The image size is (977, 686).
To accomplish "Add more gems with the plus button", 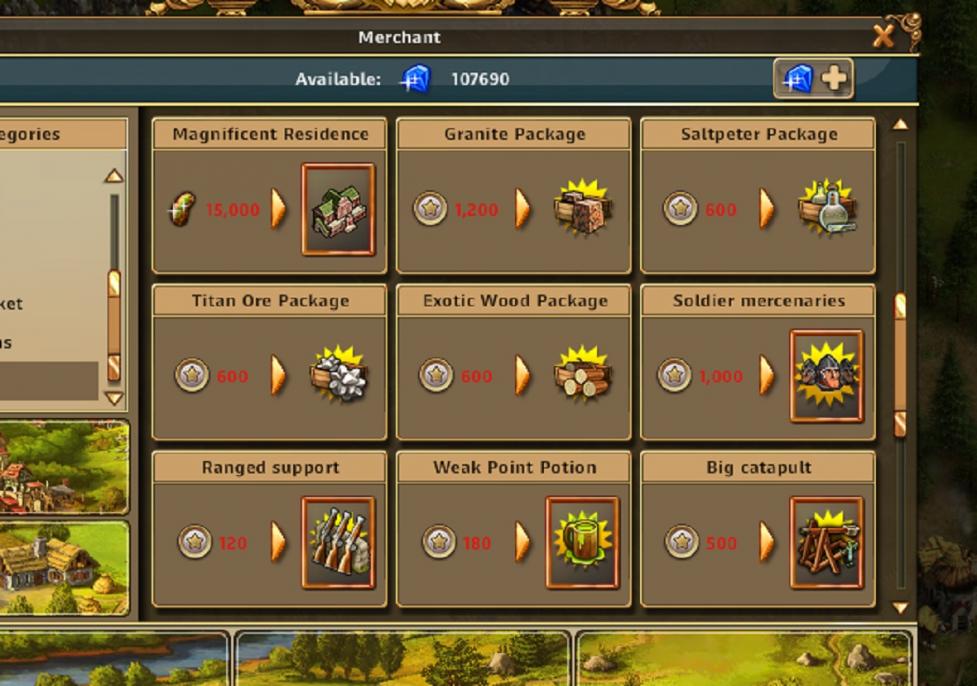I will pyautogui.click(x=814, y=79).
